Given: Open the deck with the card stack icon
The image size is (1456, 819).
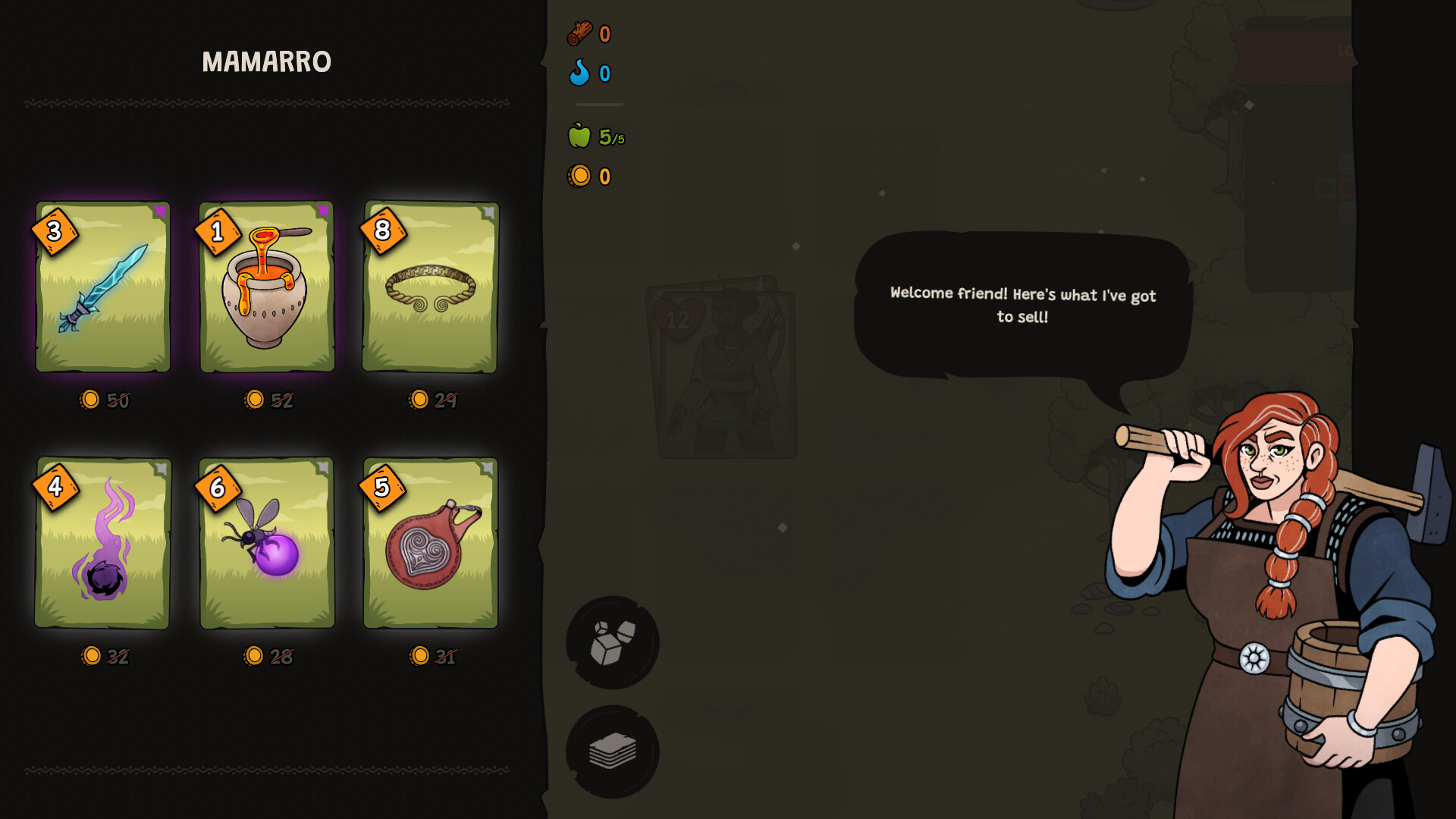Looking at the screenshot, I should (611, 749).
